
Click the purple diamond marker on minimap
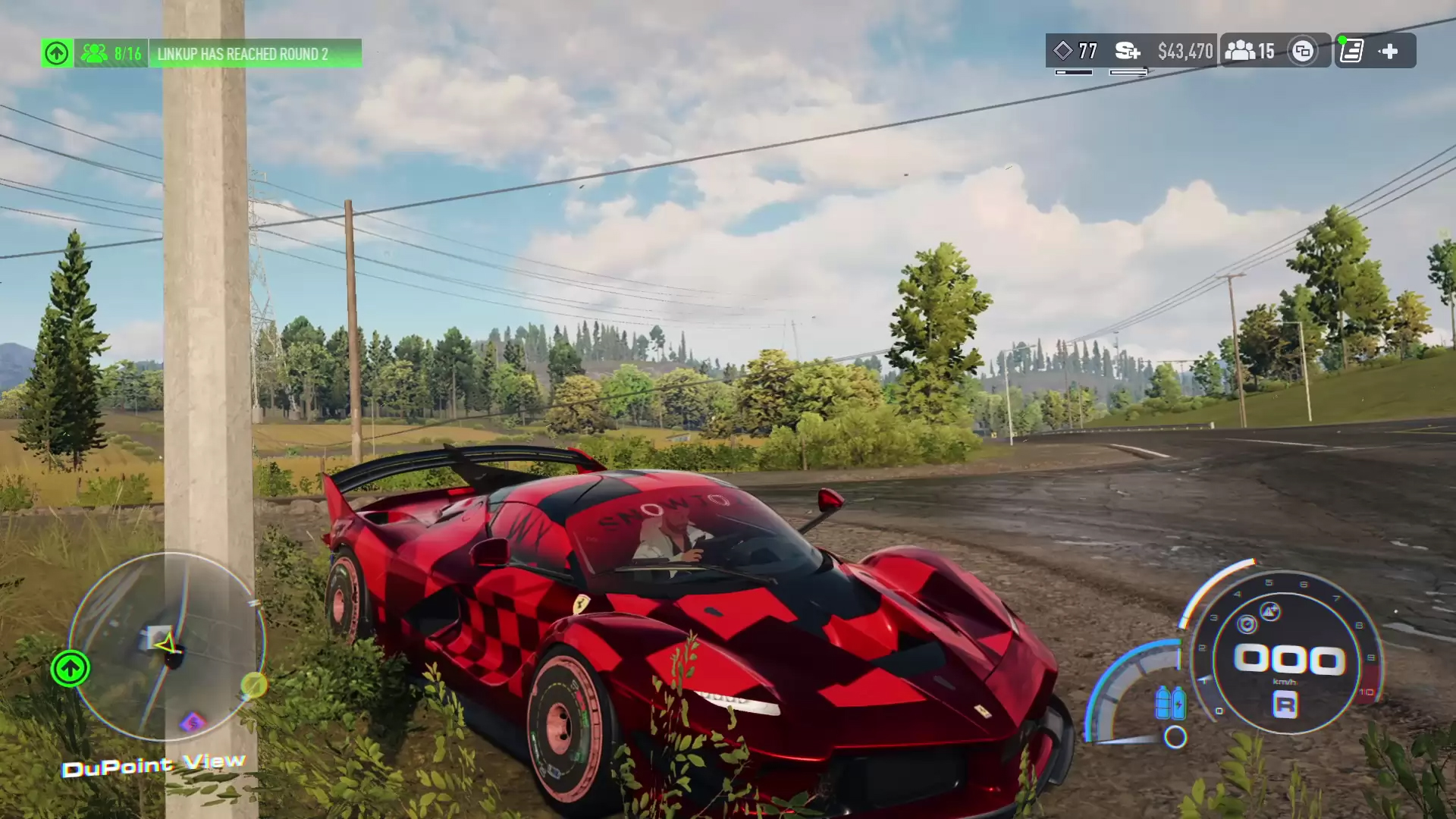[193, 721]
